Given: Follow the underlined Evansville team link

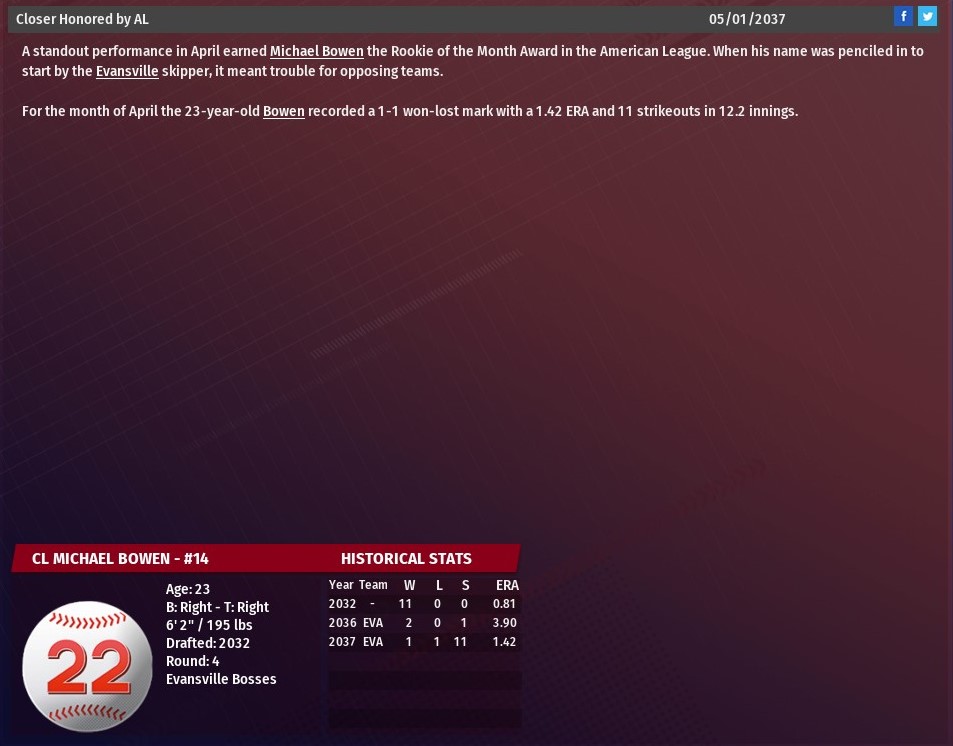Looking at the screenshot, I should point(127,71).
